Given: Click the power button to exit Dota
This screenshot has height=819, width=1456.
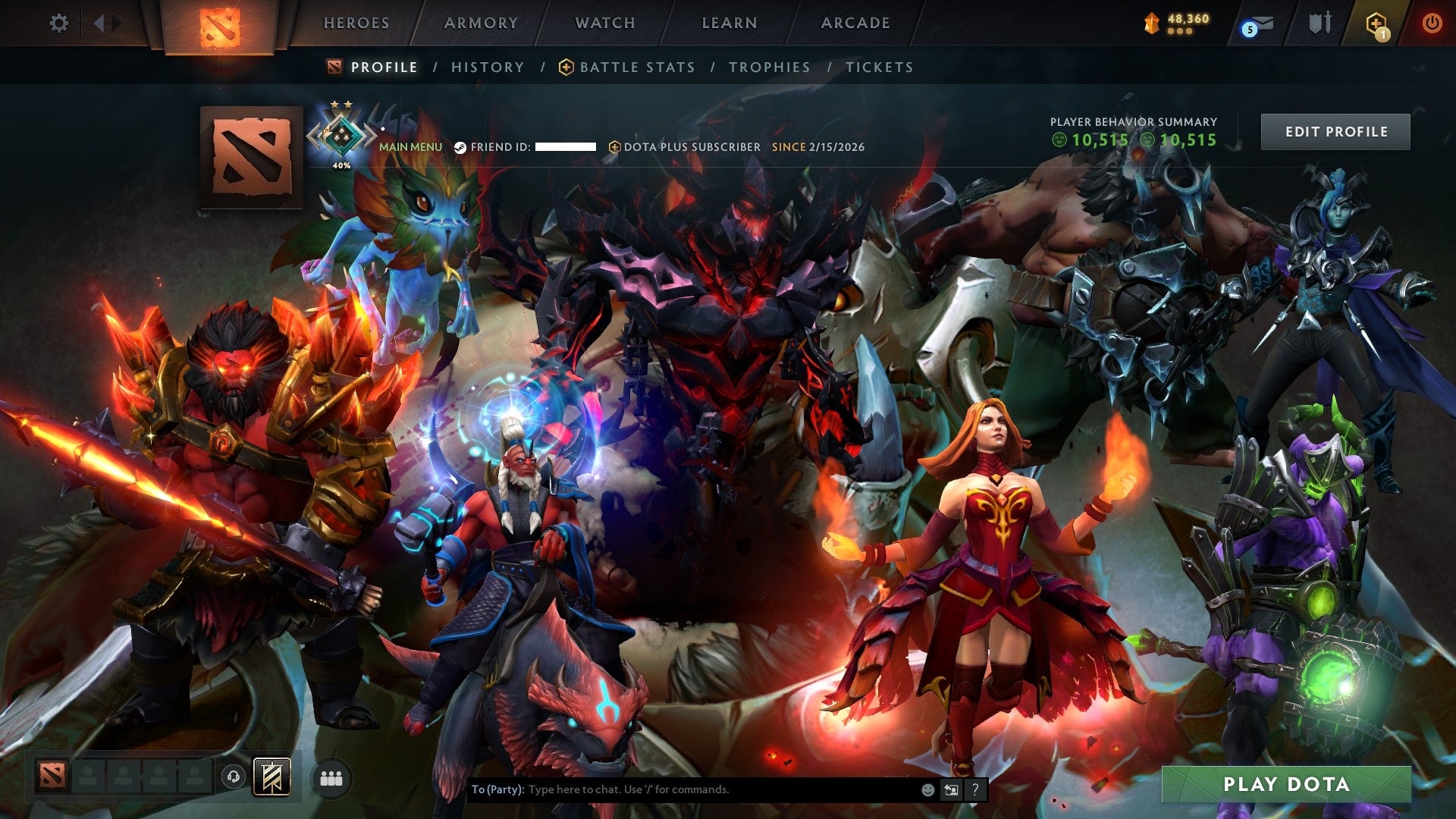Looking at the screenshot, I should [x=1433, y=23].
